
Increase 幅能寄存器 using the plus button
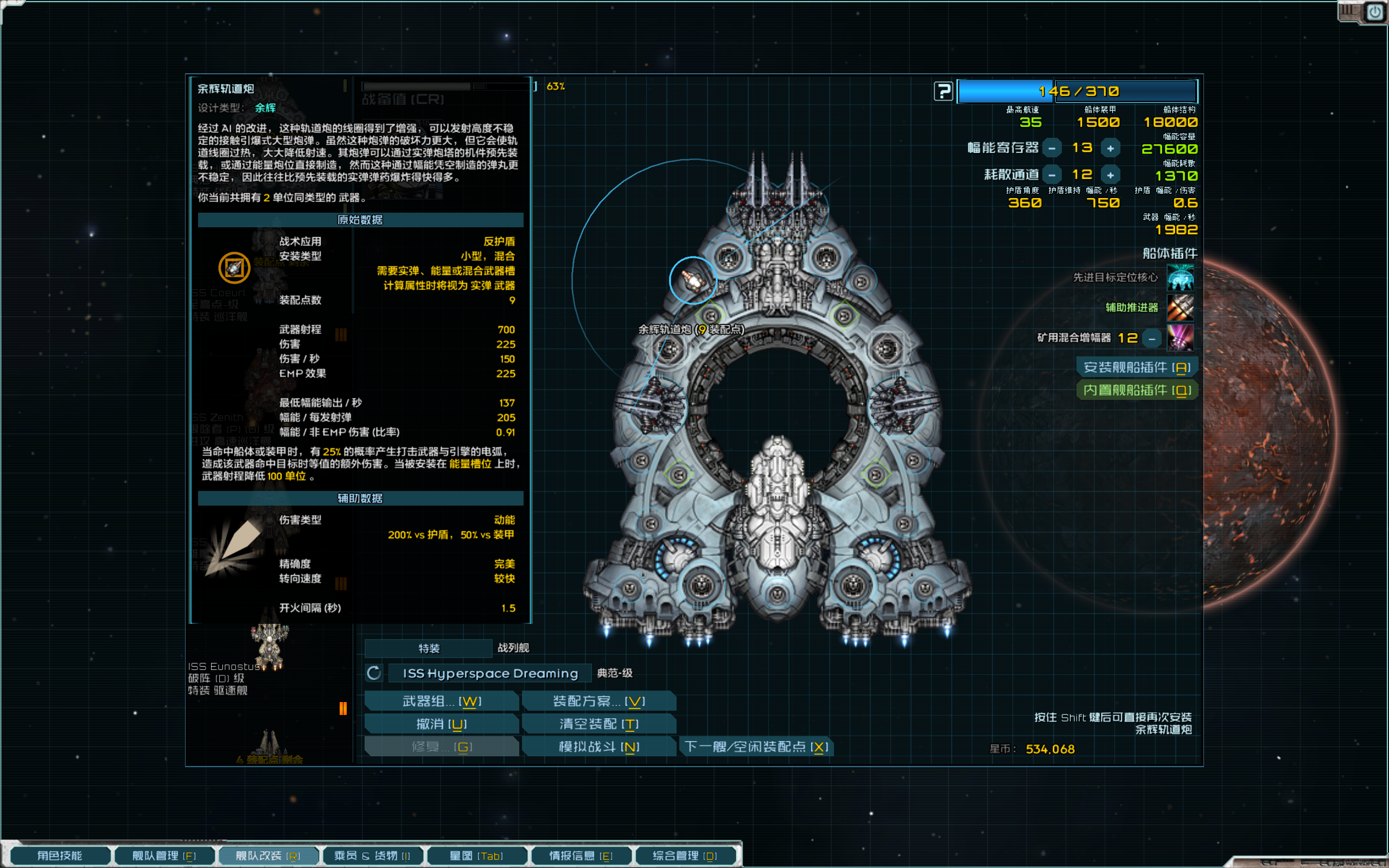(x=1111, y=148)
